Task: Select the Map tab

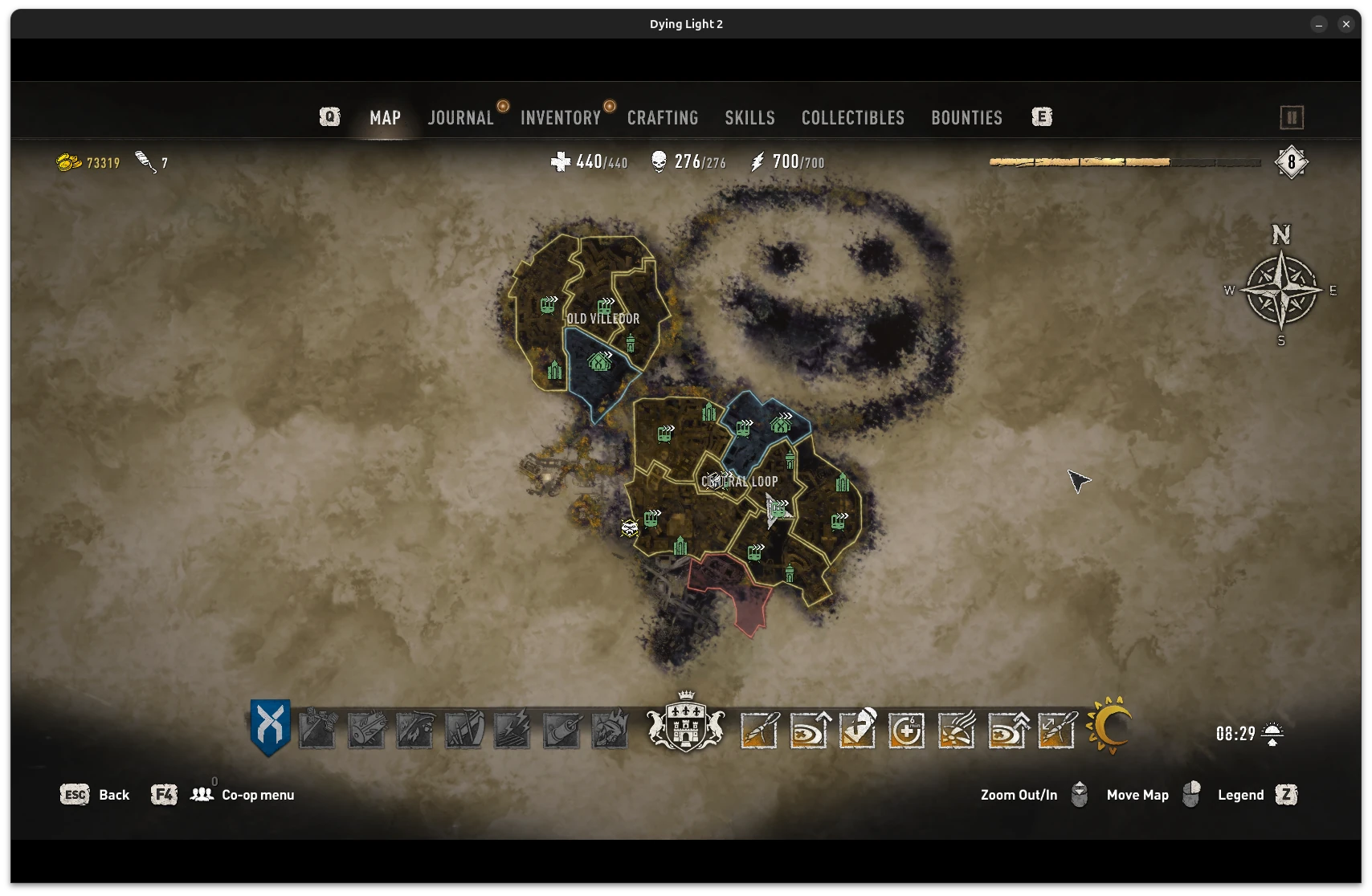Action: point(385,118)
